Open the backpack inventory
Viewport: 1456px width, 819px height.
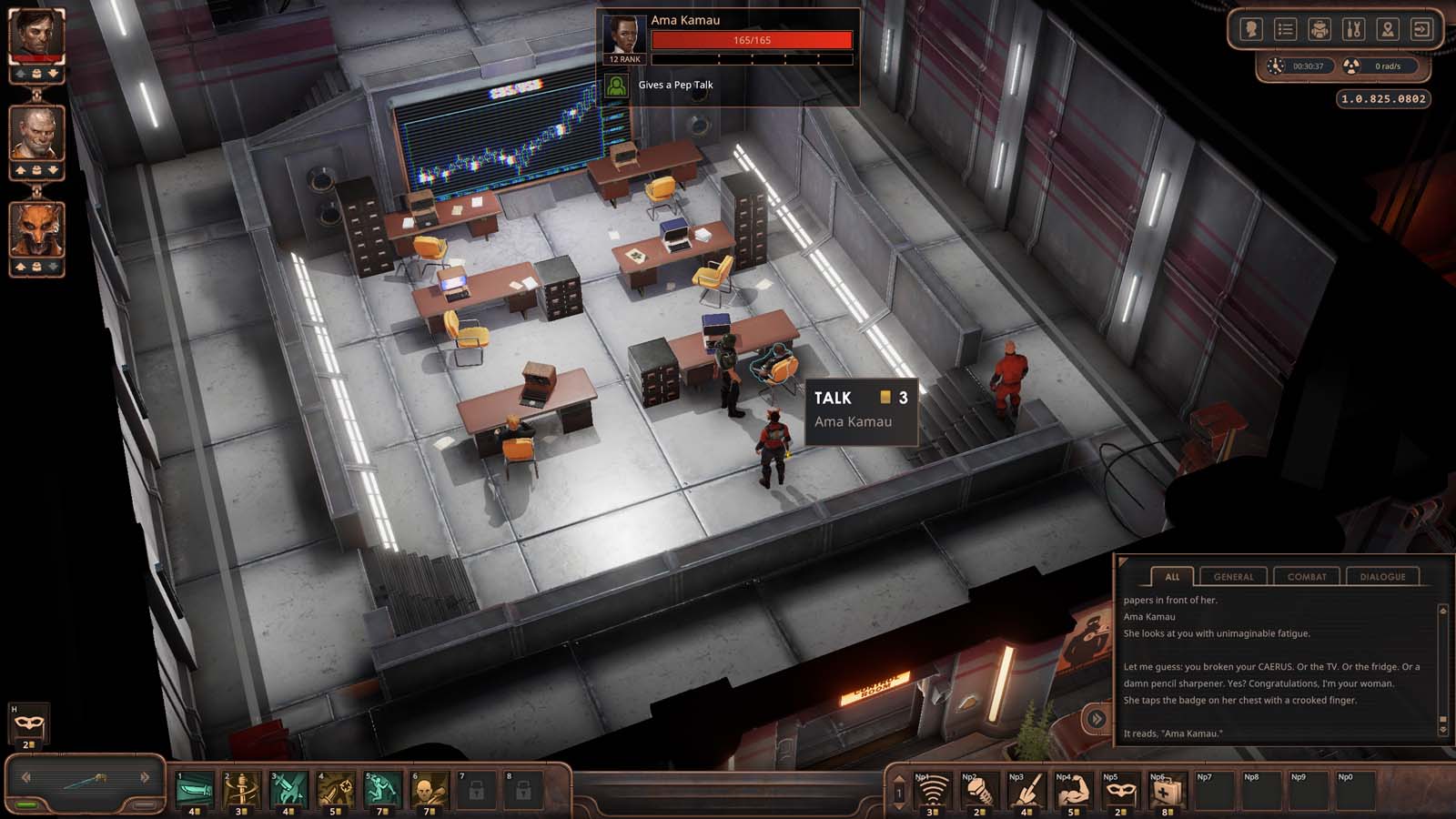click(1319, 30)
